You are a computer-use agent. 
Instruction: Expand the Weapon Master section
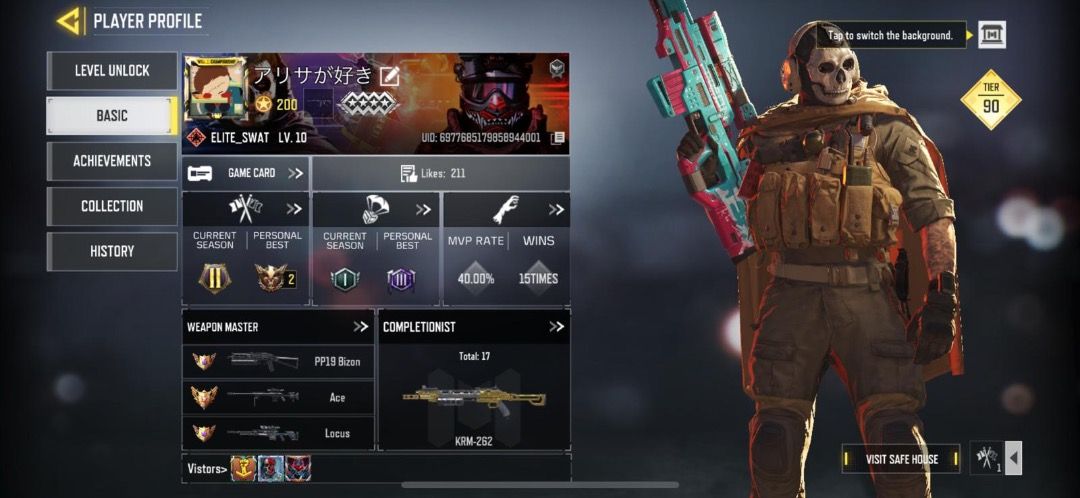coord(361,327)
